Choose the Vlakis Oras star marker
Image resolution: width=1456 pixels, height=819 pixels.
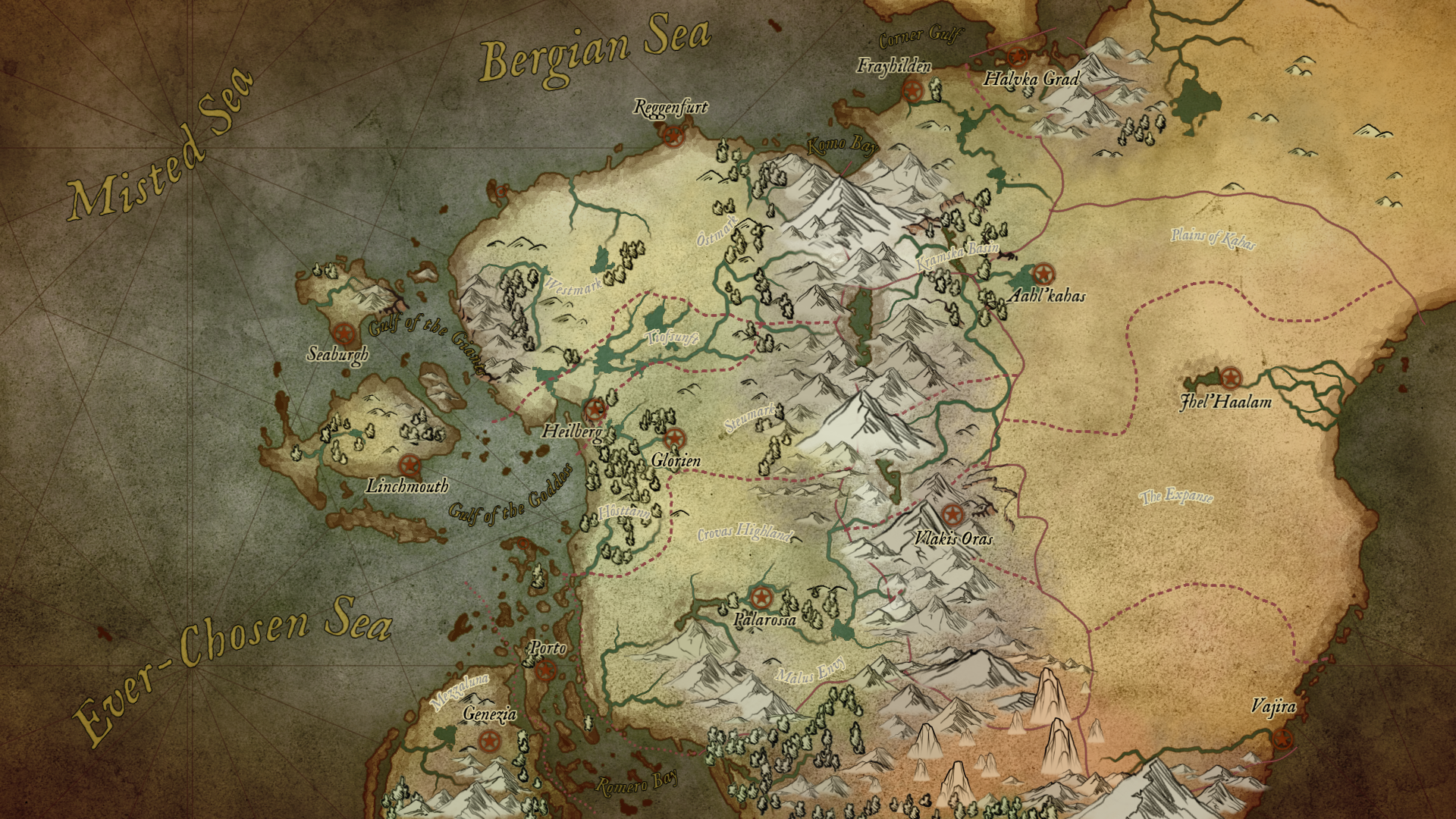coord(951,515)
